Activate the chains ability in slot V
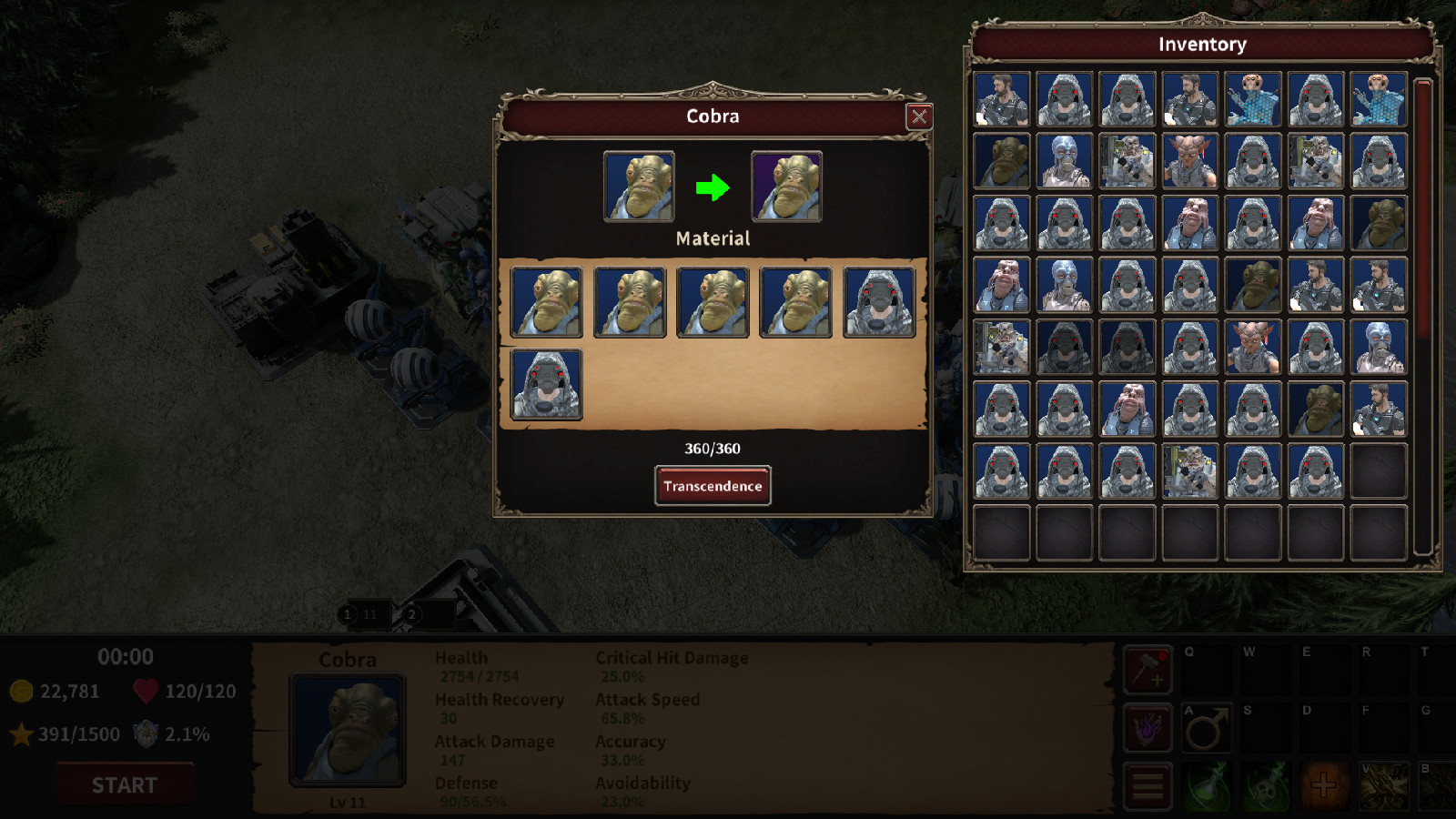 pyautogui.click(x=1383, y=784)
